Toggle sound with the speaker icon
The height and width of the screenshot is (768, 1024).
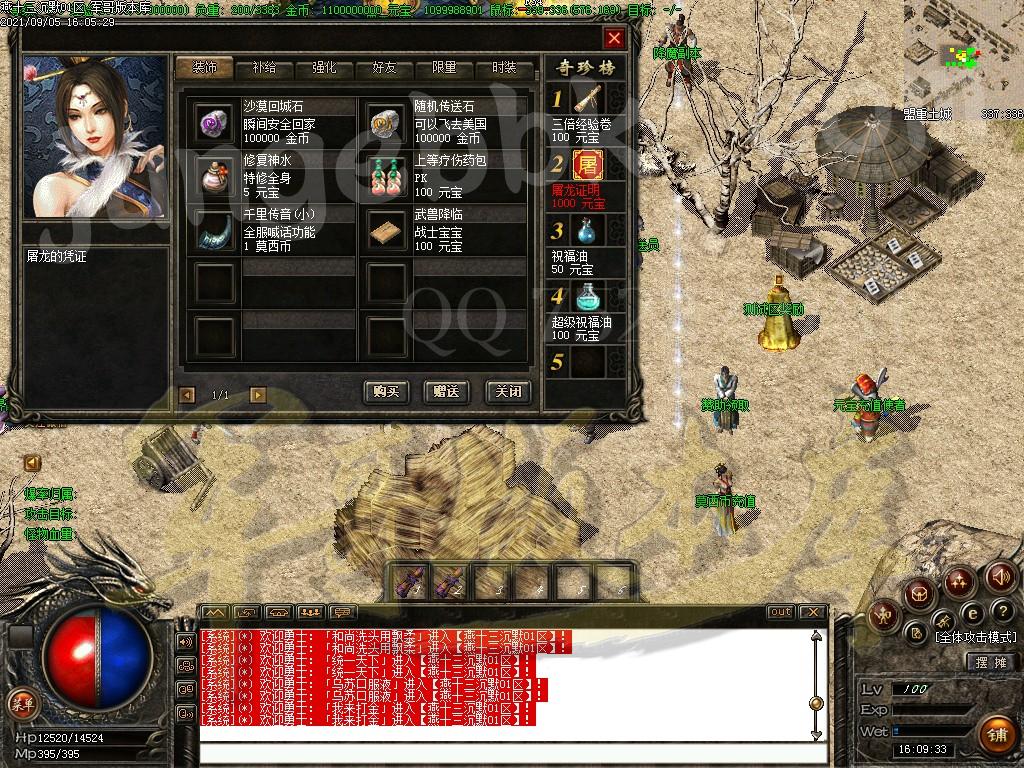pyautogui.click(x=1000, y=577)
